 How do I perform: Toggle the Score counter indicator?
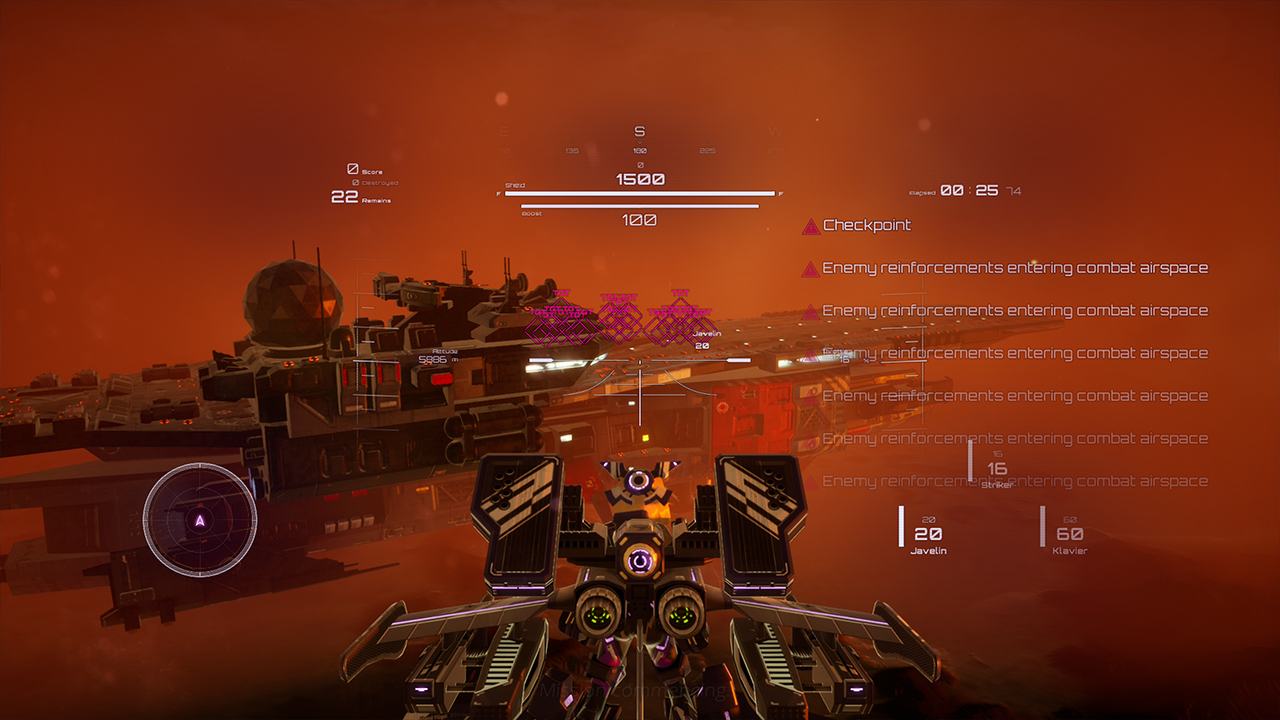(362, 168)
